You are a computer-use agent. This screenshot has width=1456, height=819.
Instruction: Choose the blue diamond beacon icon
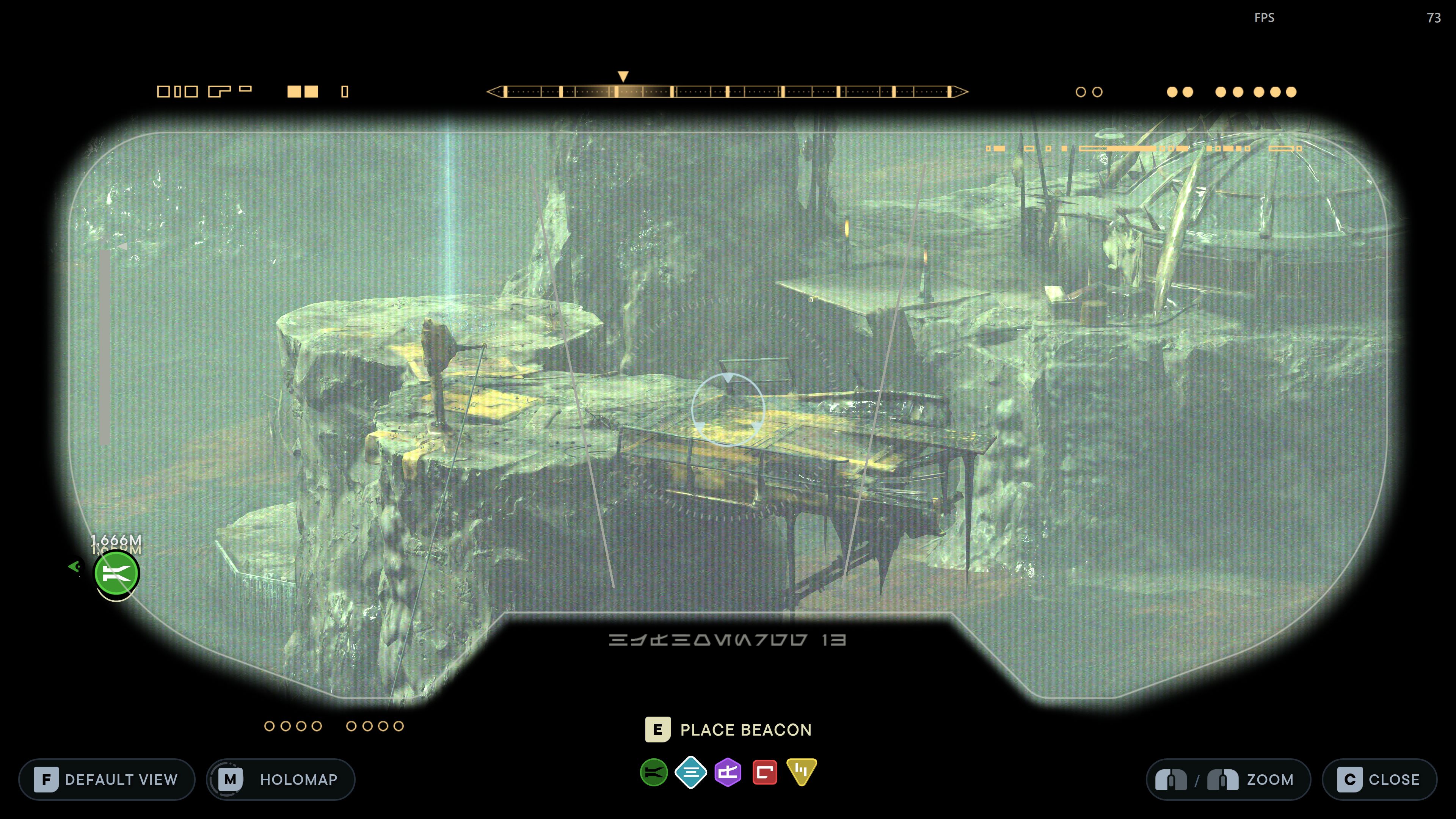691,772
